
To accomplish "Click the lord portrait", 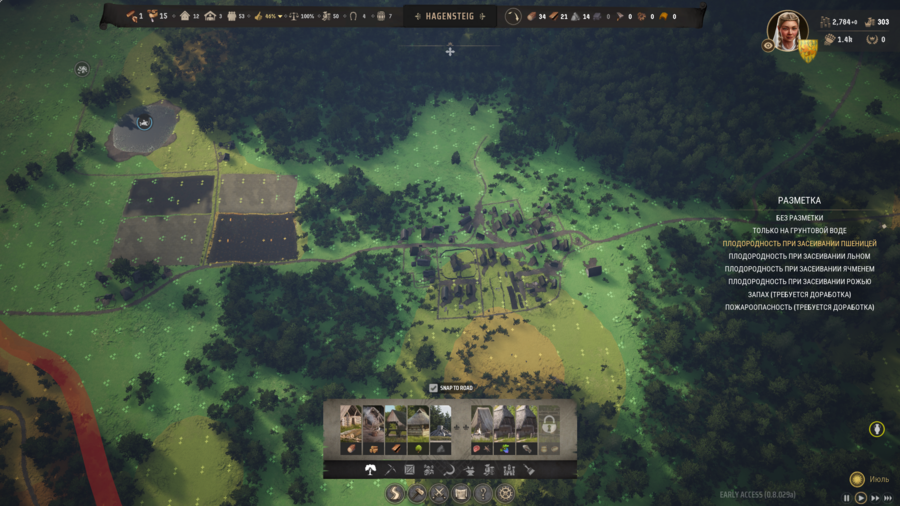I will [x=786, y=30].
